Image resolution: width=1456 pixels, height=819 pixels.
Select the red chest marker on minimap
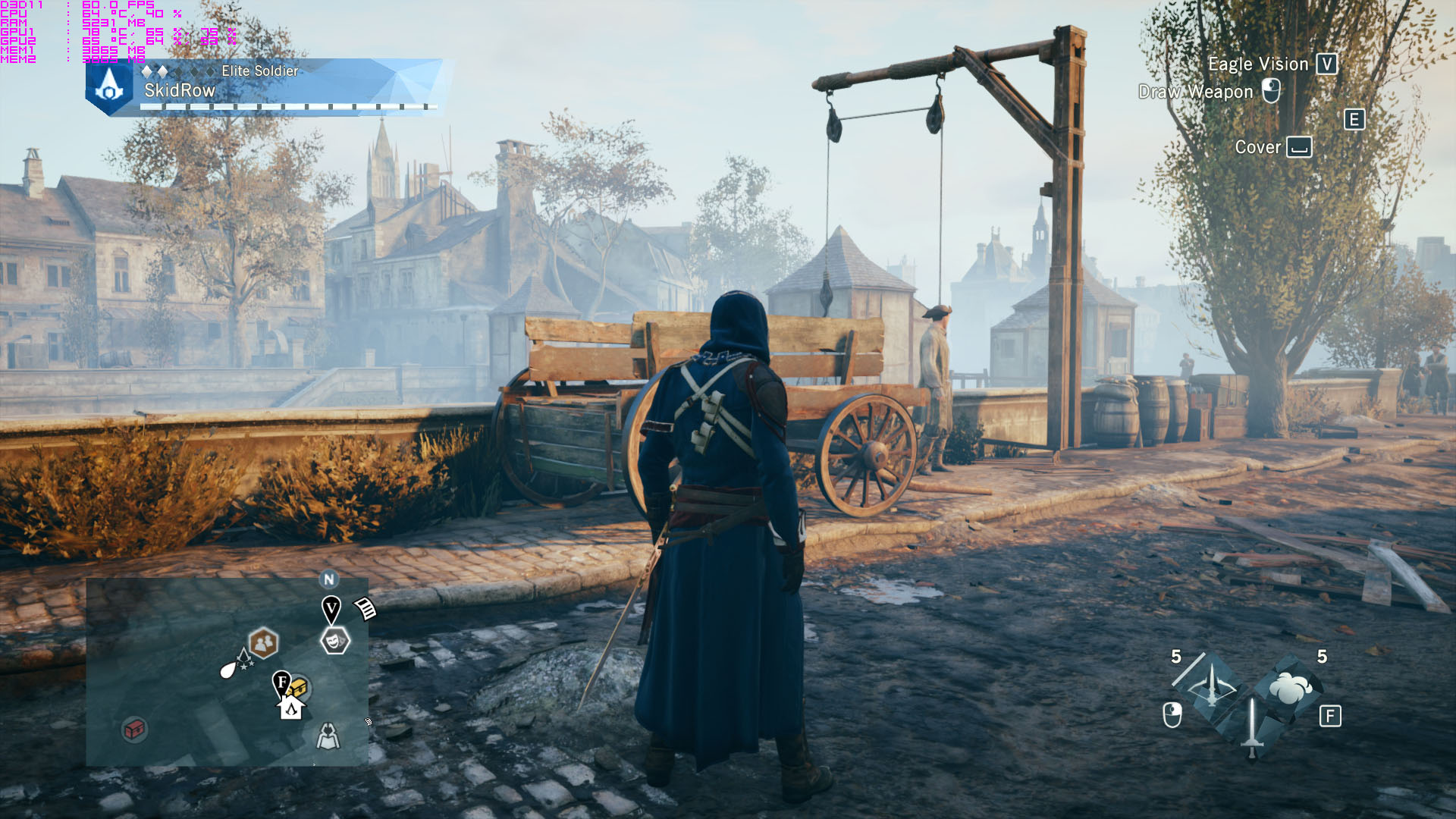[134, 730]
